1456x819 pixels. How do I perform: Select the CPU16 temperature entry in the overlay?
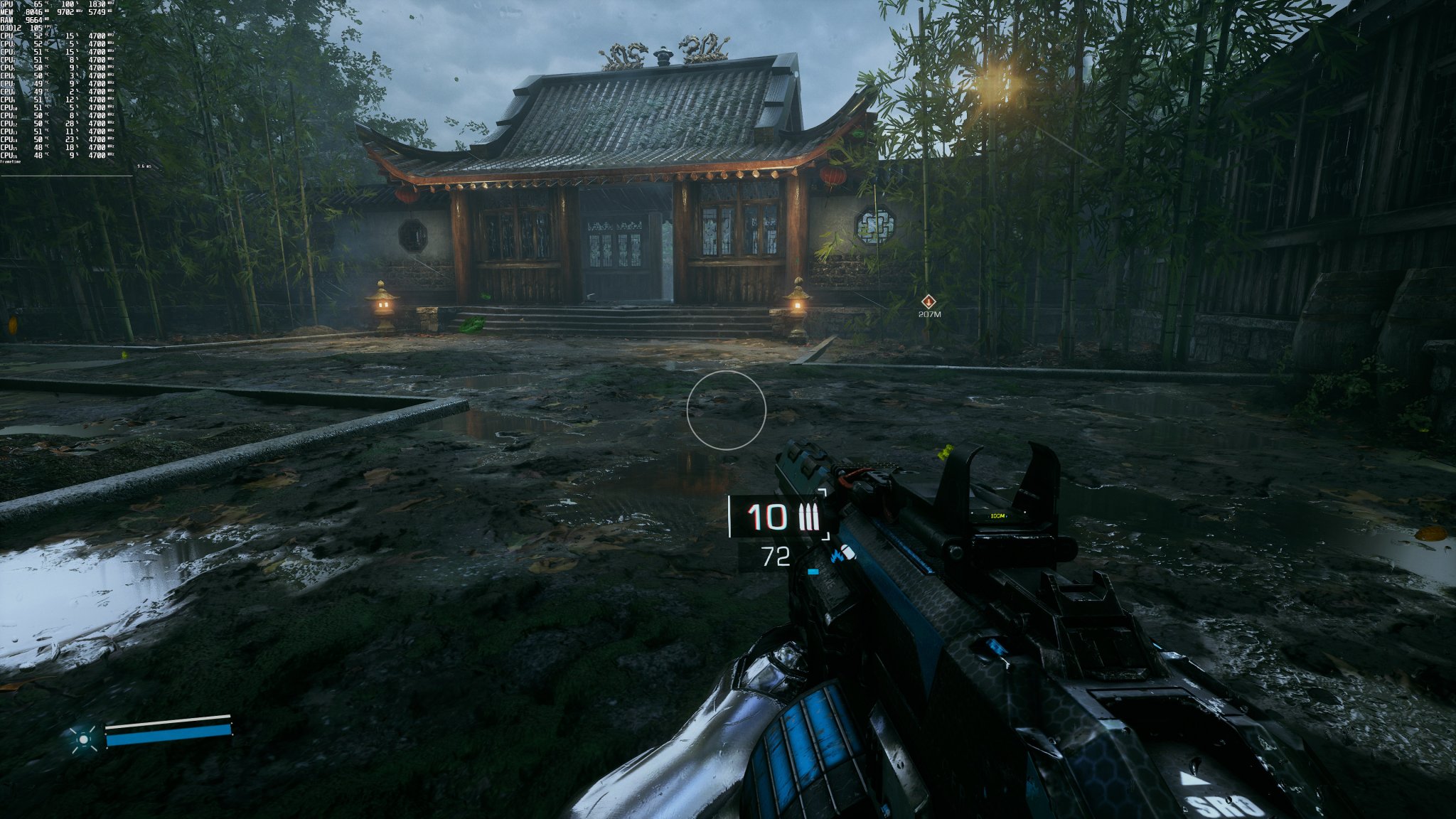pyautogui.click(x=39, y=155)
